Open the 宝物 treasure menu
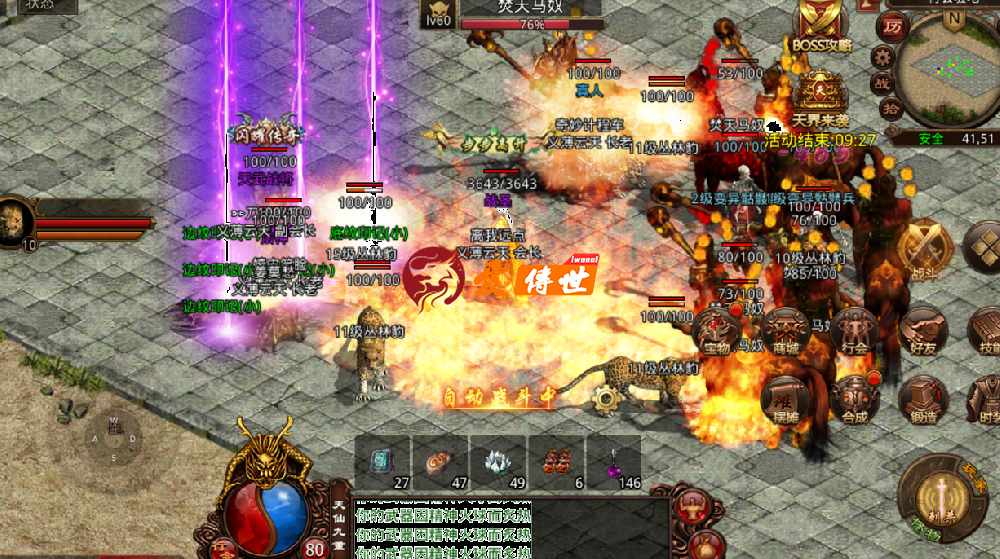This screenshot has width=1000, height=559. point(717,331)
